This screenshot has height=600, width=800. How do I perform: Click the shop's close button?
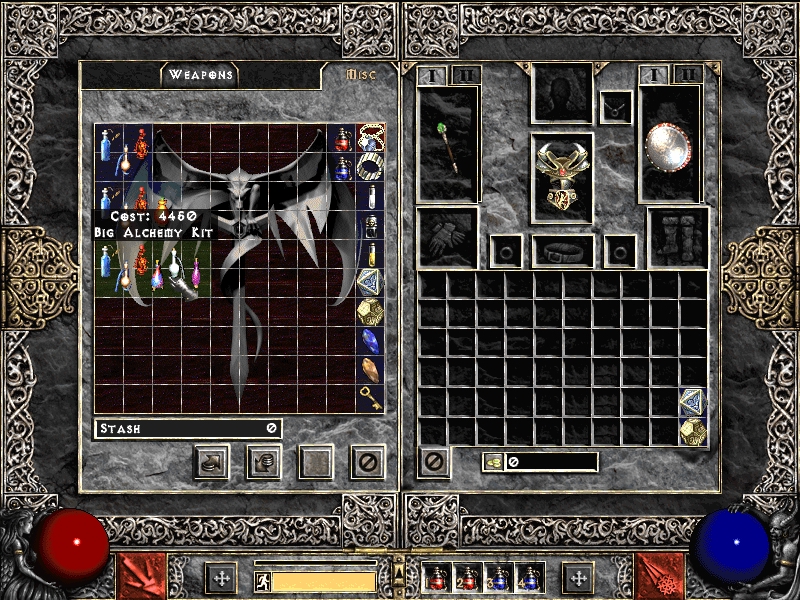click(x=368, y=462)
